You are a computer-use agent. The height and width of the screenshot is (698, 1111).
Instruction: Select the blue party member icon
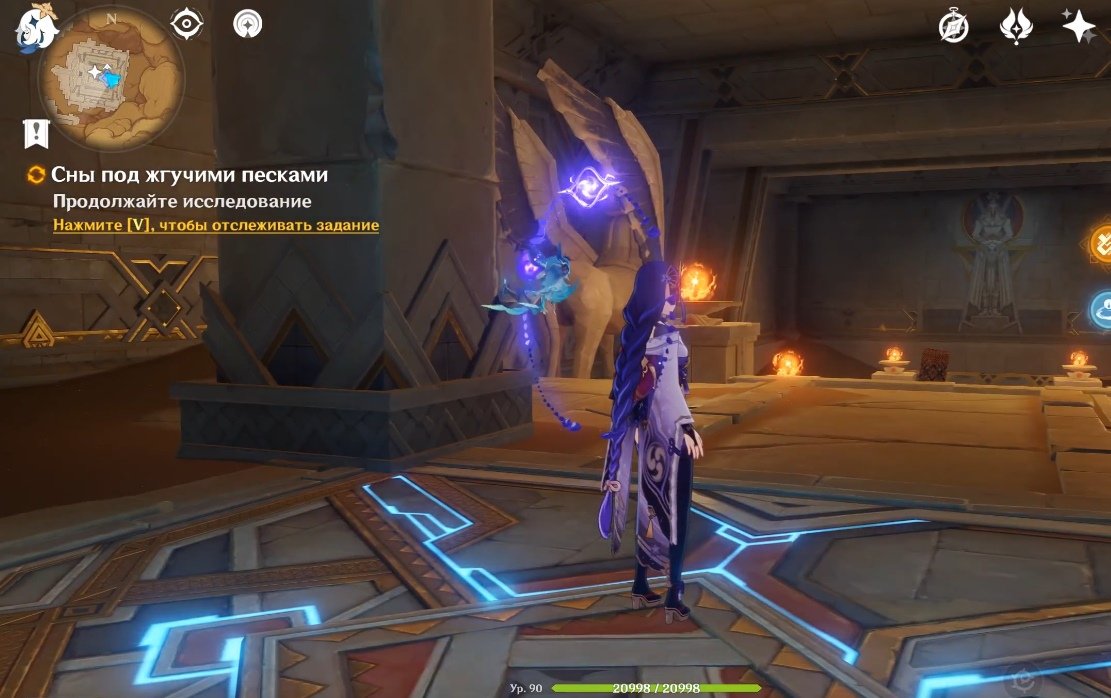click(1101, 310)
